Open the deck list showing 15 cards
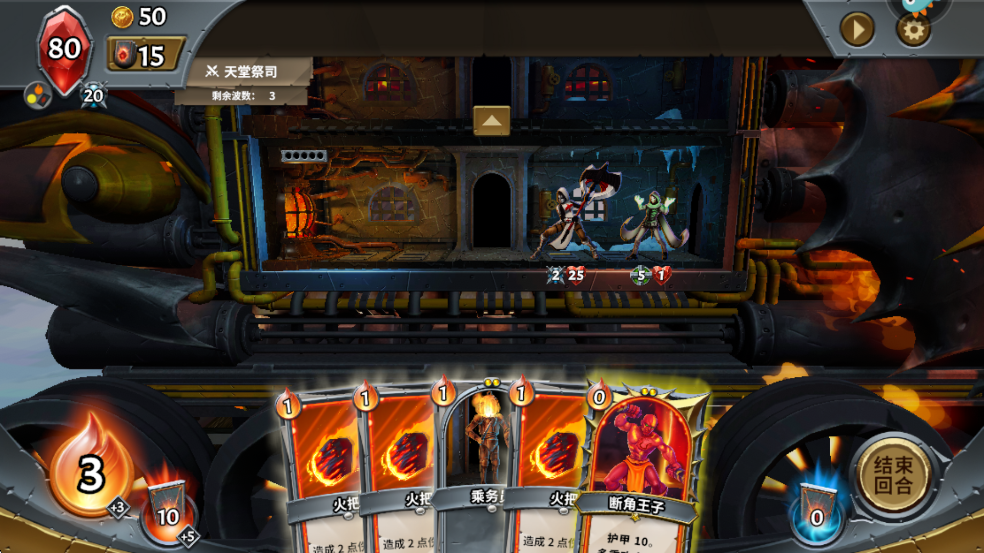Viewport: 984px width, 553px height. (x=146, y=54)
